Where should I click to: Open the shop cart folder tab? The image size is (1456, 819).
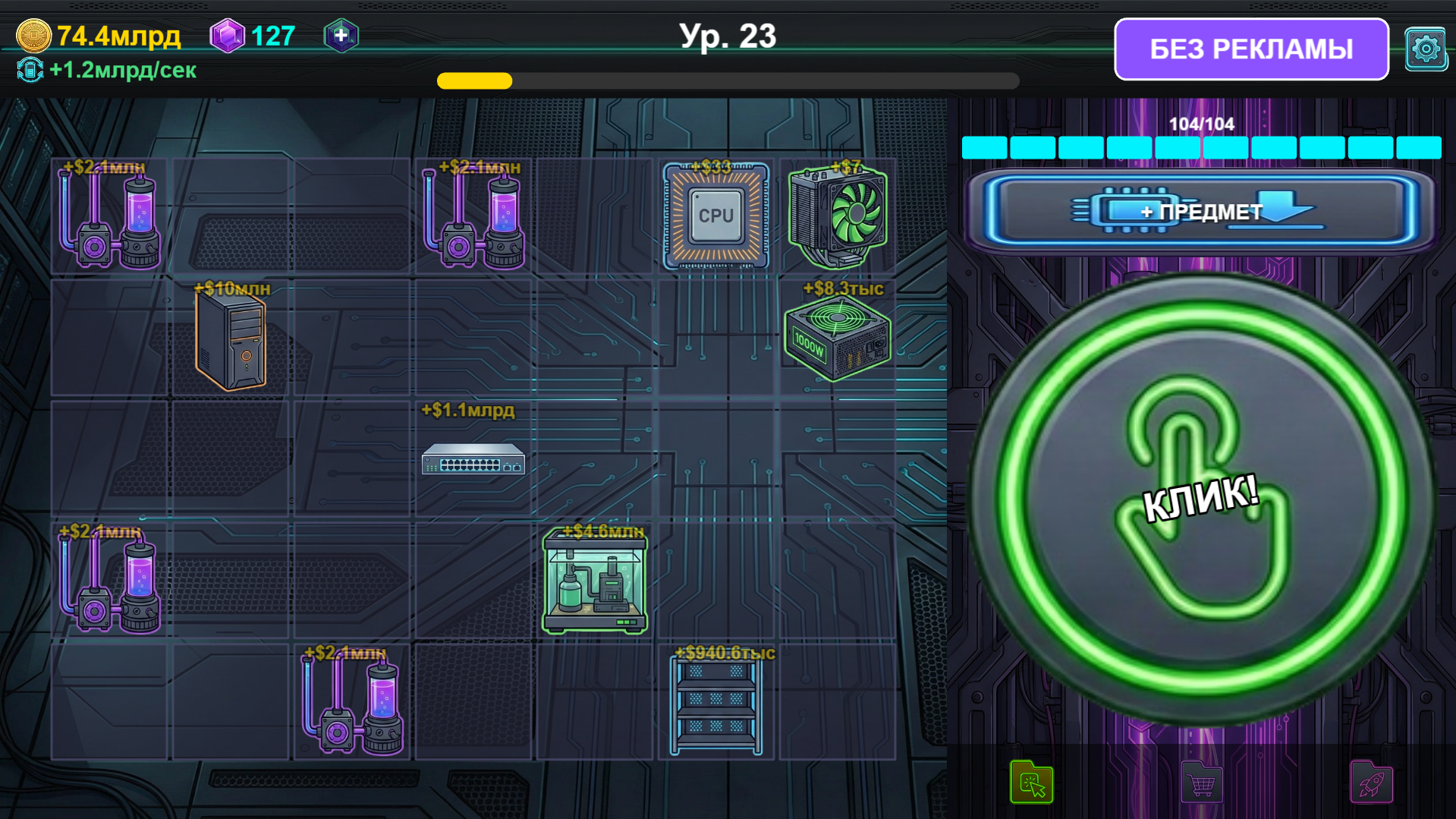1201,782
